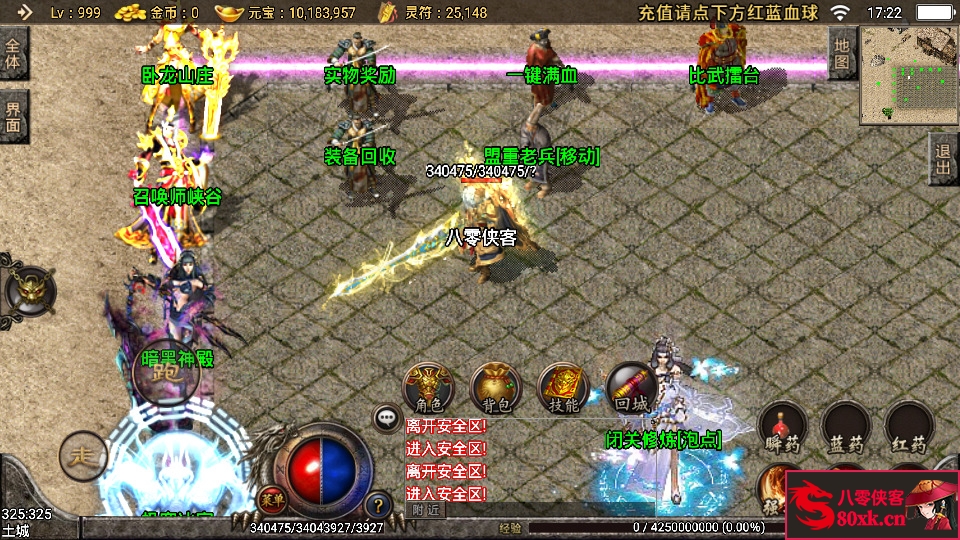Use the 瞬药 instant potion slot

(x=783, y=427)
